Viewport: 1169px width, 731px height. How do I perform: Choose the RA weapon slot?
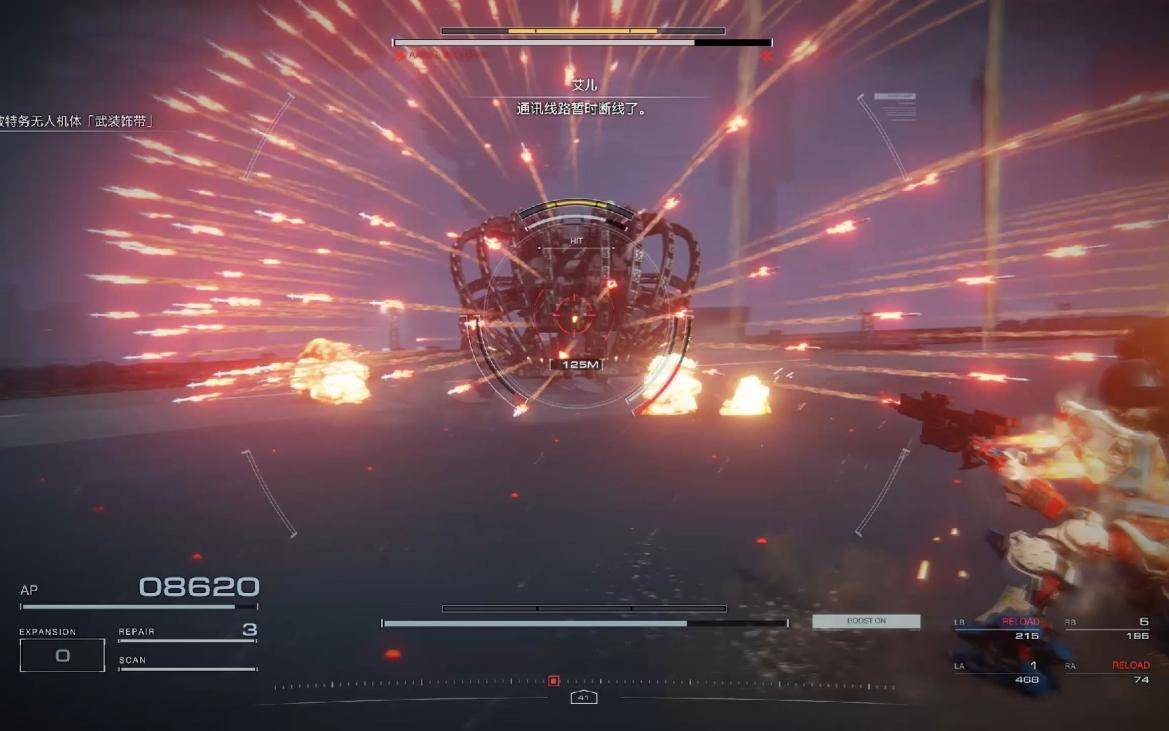click(x=1107, y=672)
